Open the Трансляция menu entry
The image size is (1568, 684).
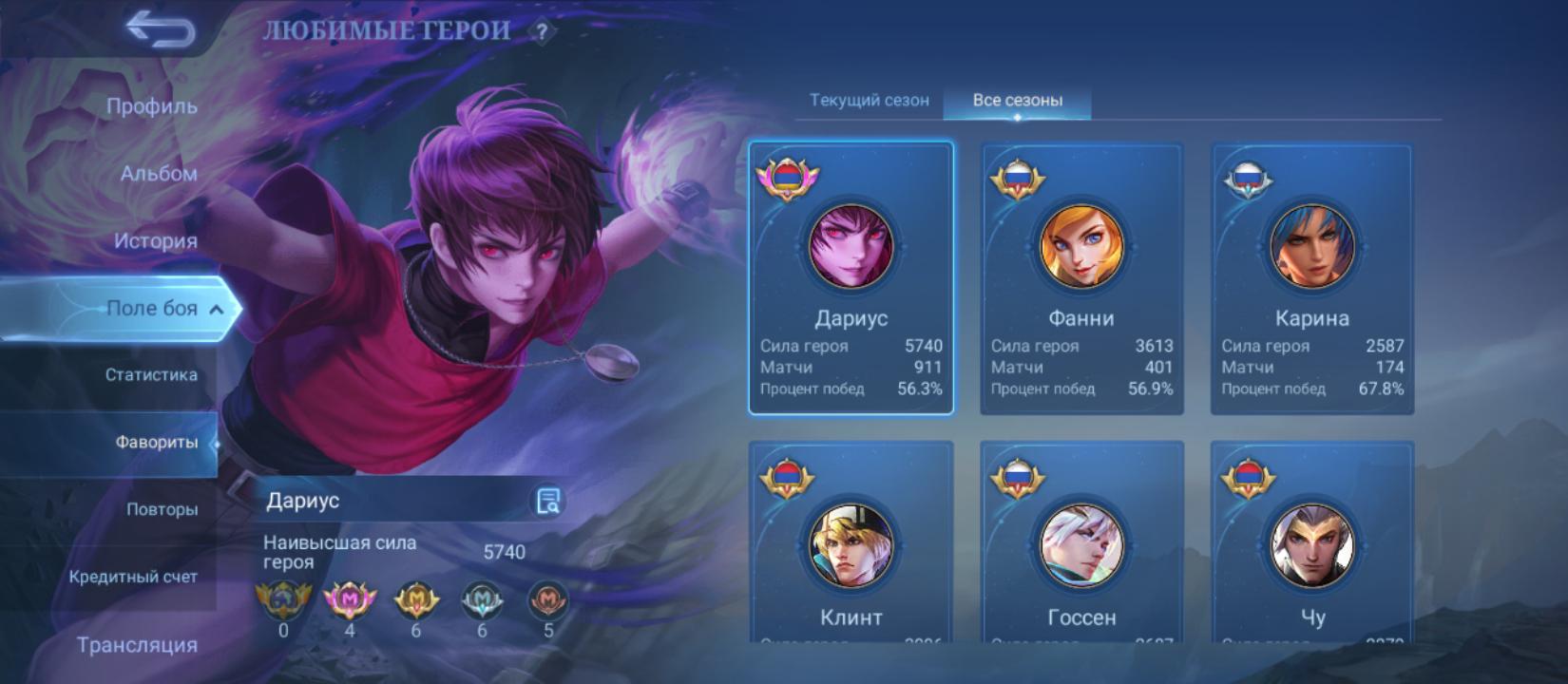137,645
